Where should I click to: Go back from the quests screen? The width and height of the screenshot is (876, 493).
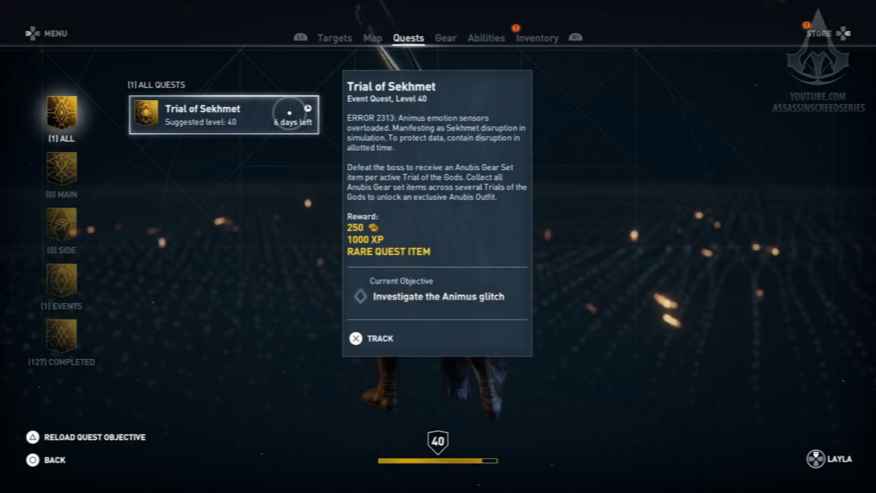point(46,460)
